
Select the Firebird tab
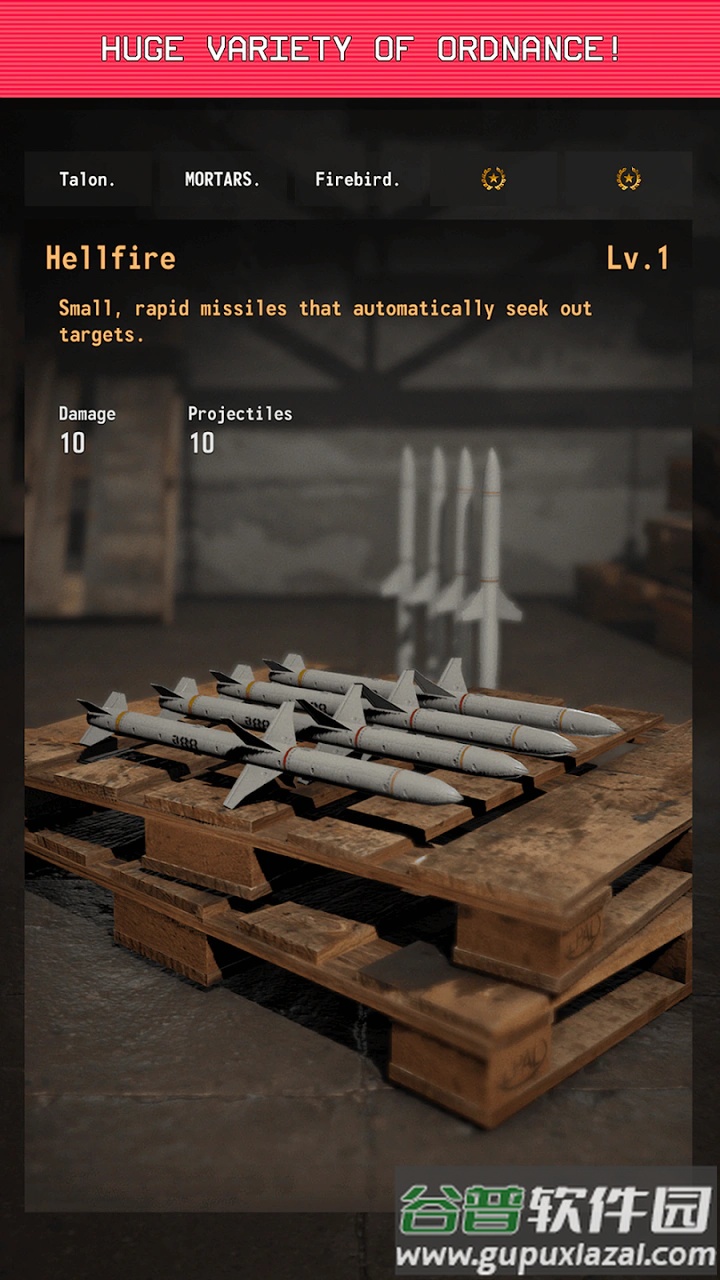point(357,180)
